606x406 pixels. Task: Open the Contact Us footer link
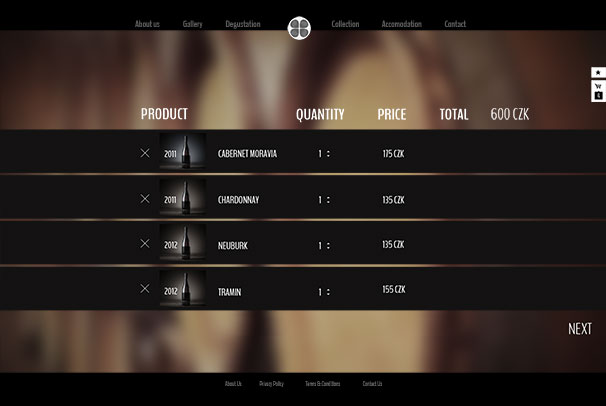372,384
